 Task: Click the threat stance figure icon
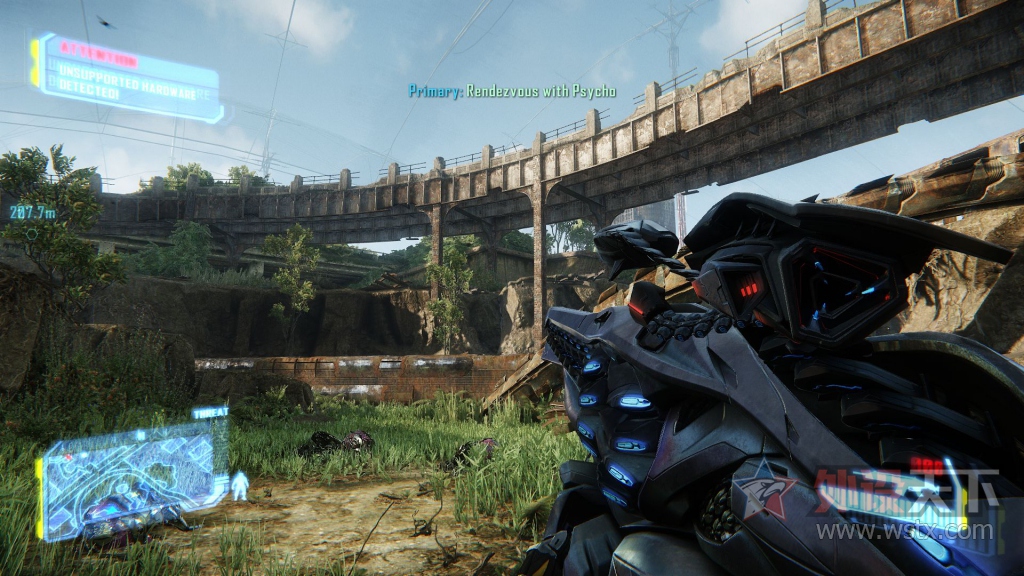pos(240,486)
